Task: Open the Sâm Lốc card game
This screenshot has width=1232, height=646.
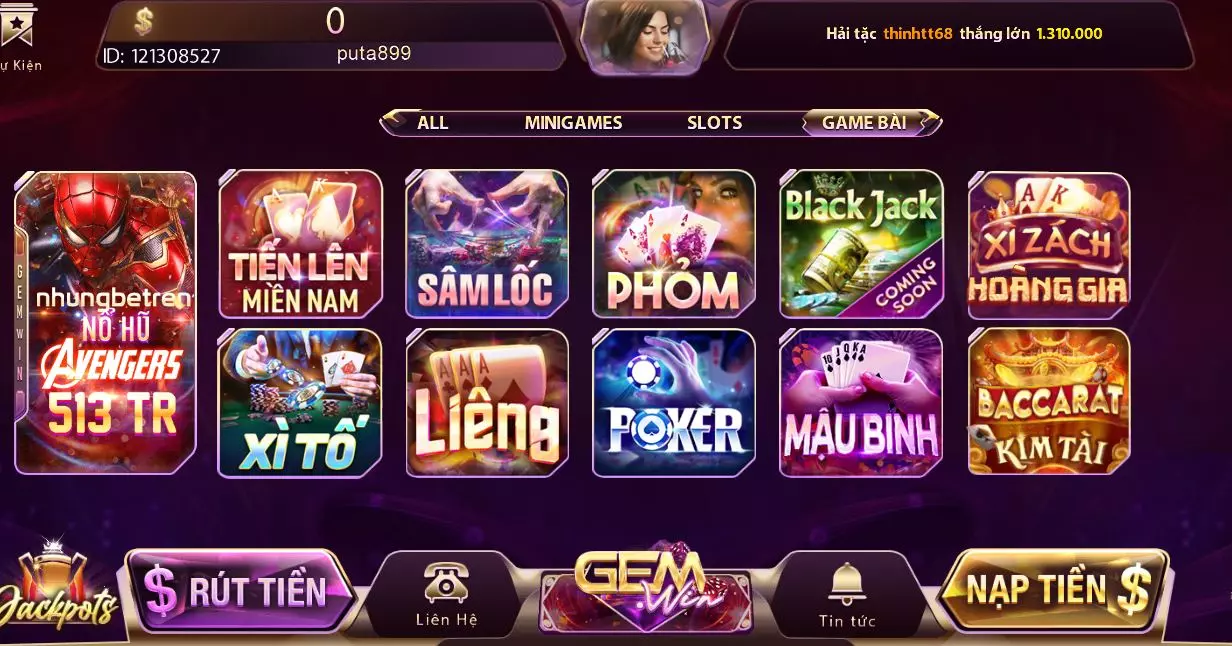Action: coord(486,245)
